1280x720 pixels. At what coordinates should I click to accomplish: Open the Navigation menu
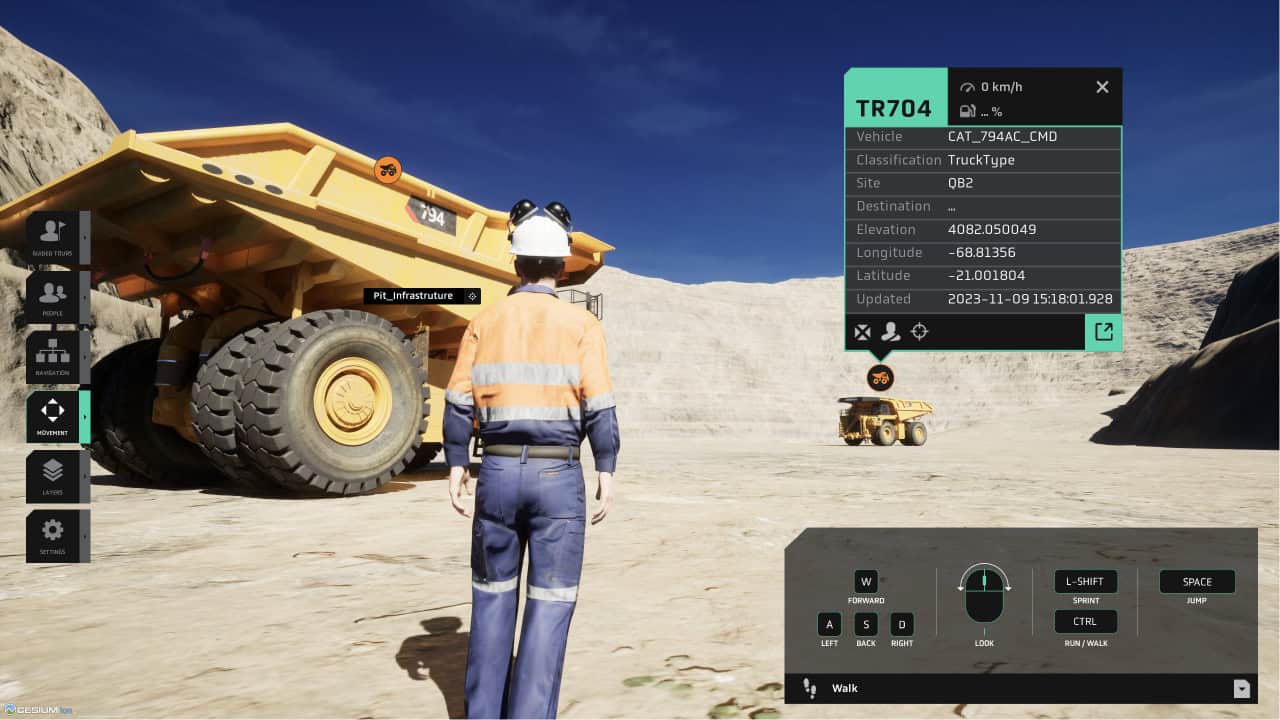tap(52, 357)
